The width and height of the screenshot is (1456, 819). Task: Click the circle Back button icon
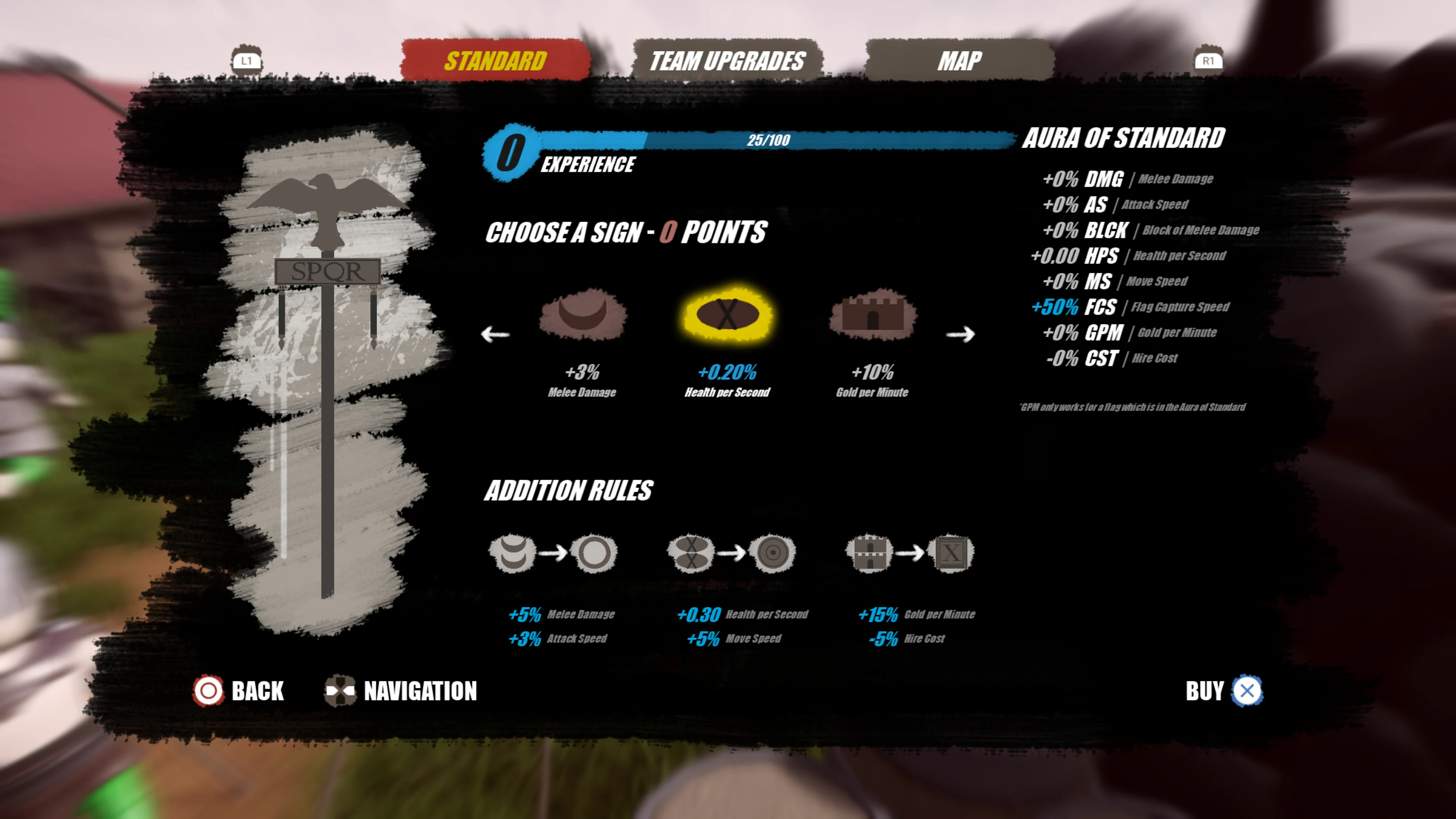[209, 691]
